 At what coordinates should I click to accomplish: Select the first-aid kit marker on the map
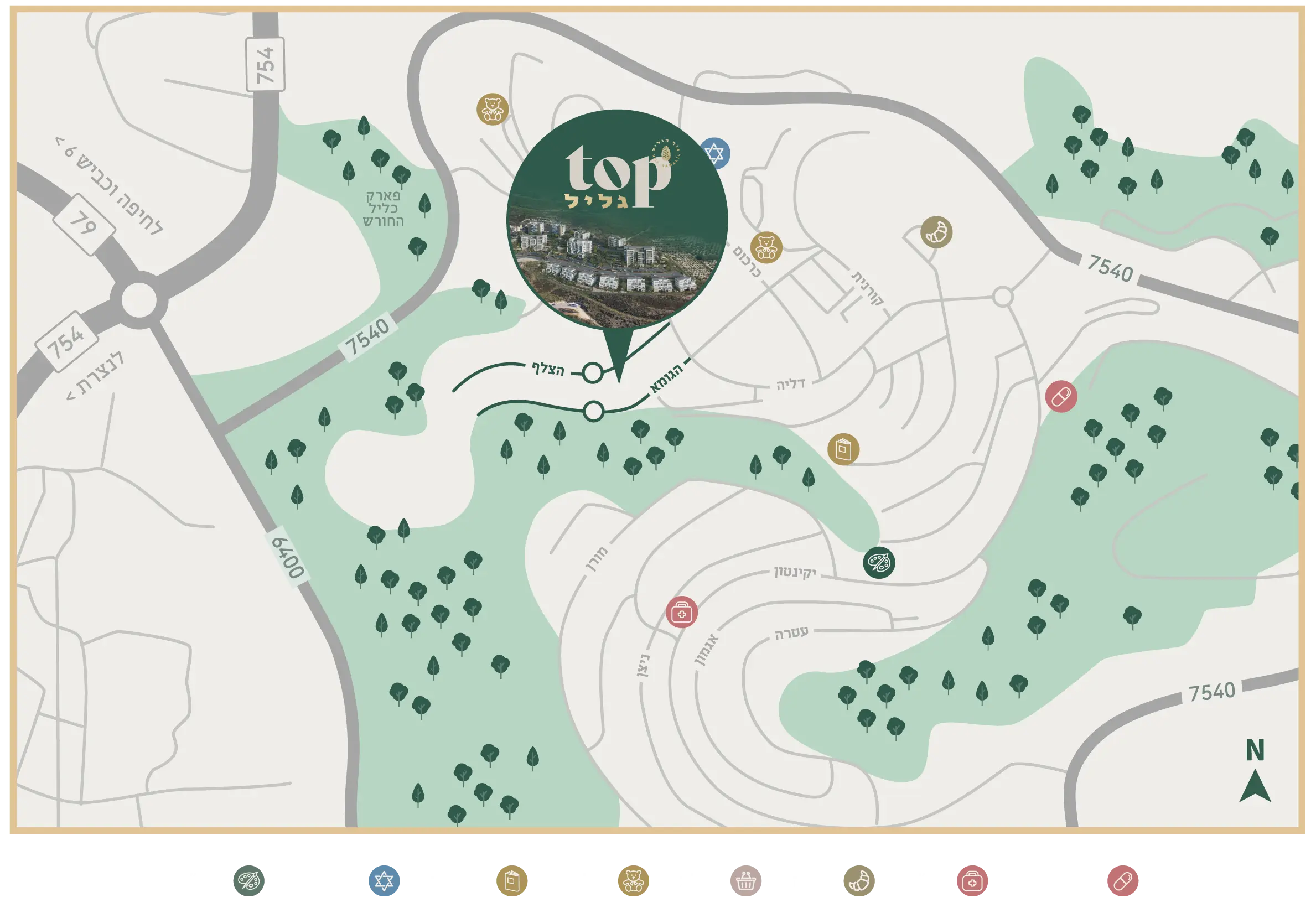point(681,612)
